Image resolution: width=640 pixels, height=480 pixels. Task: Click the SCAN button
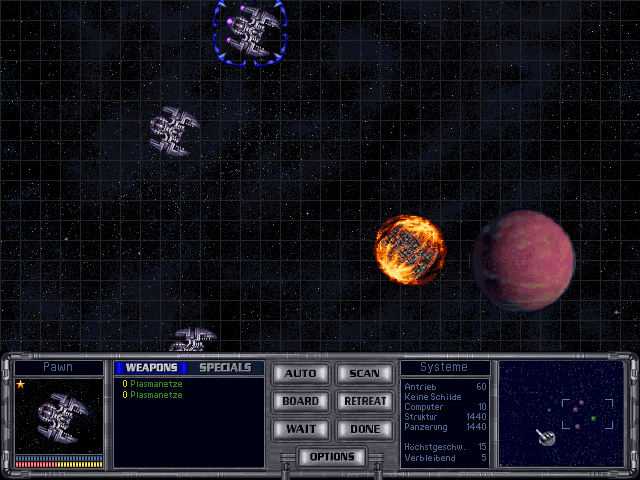pos(364,374)
